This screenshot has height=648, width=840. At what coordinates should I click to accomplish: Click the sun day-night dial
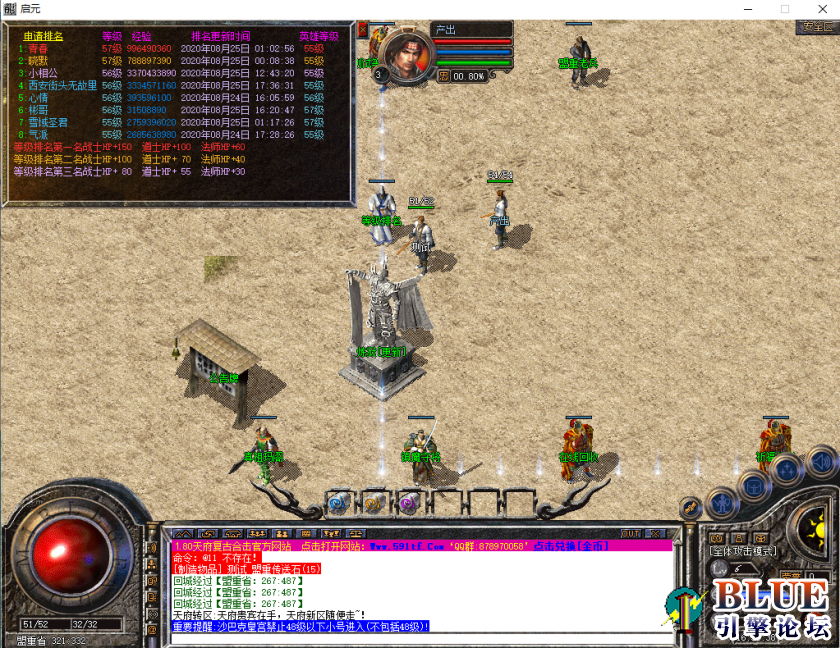click(x=818, y=521)
